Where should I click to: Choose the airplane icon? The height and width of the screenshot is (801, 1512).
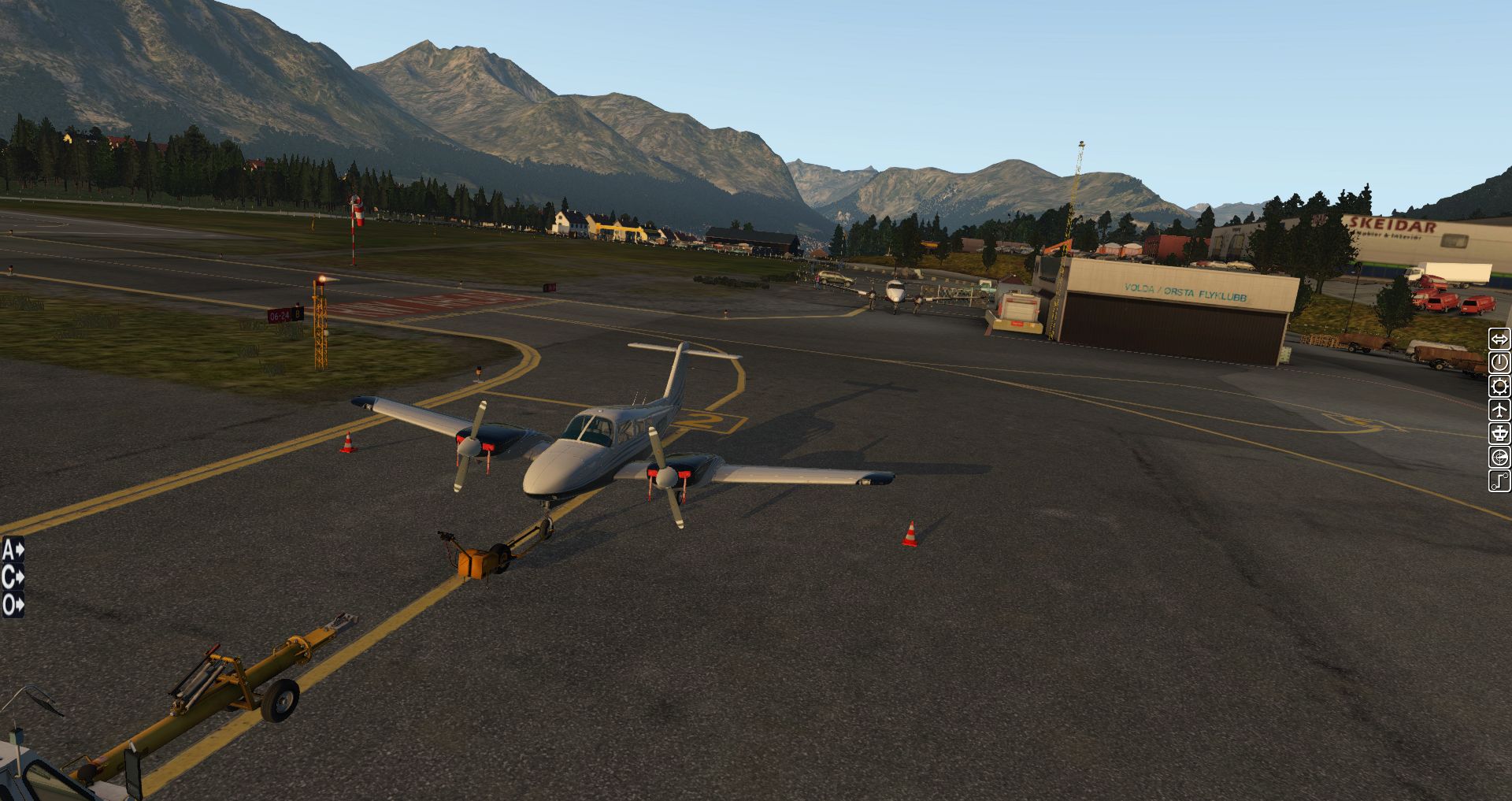click(x=1499, y=410)
